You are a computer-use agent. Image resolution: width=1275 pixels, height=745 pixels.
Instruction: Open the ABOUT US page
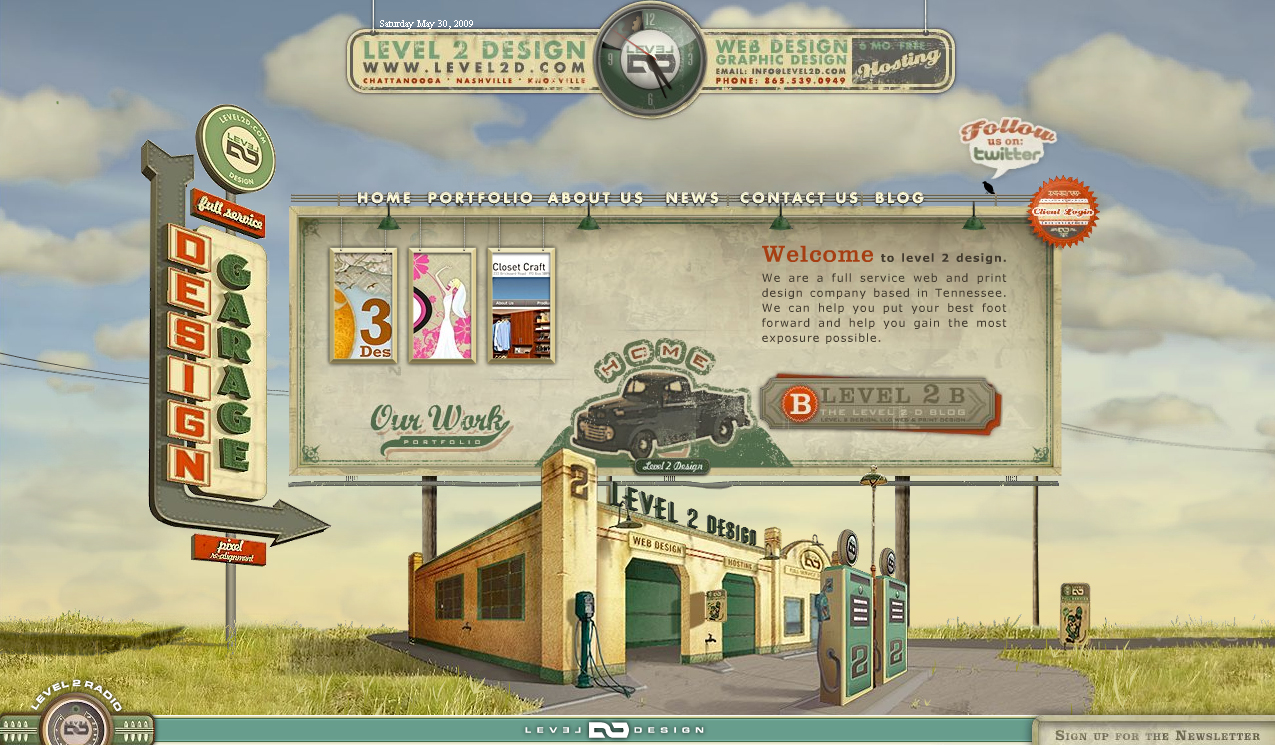[x=596, y=198]
